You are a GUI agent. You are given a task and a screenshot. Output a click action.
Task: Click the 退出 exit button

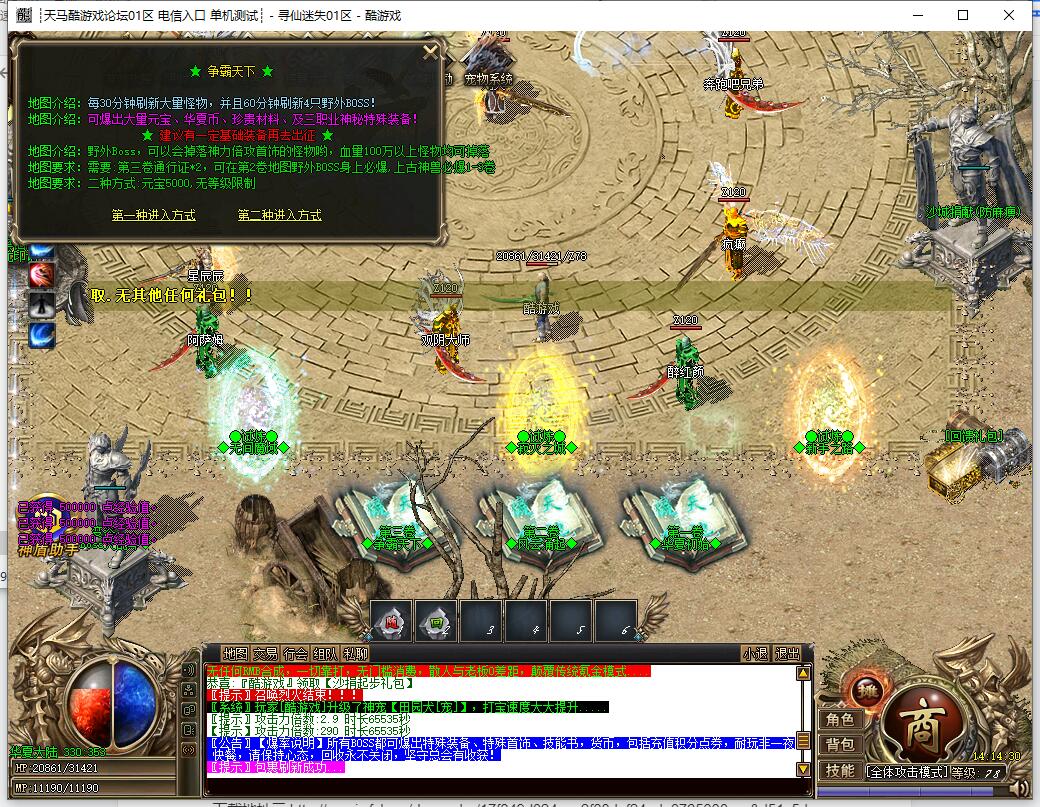pos(788,654)
